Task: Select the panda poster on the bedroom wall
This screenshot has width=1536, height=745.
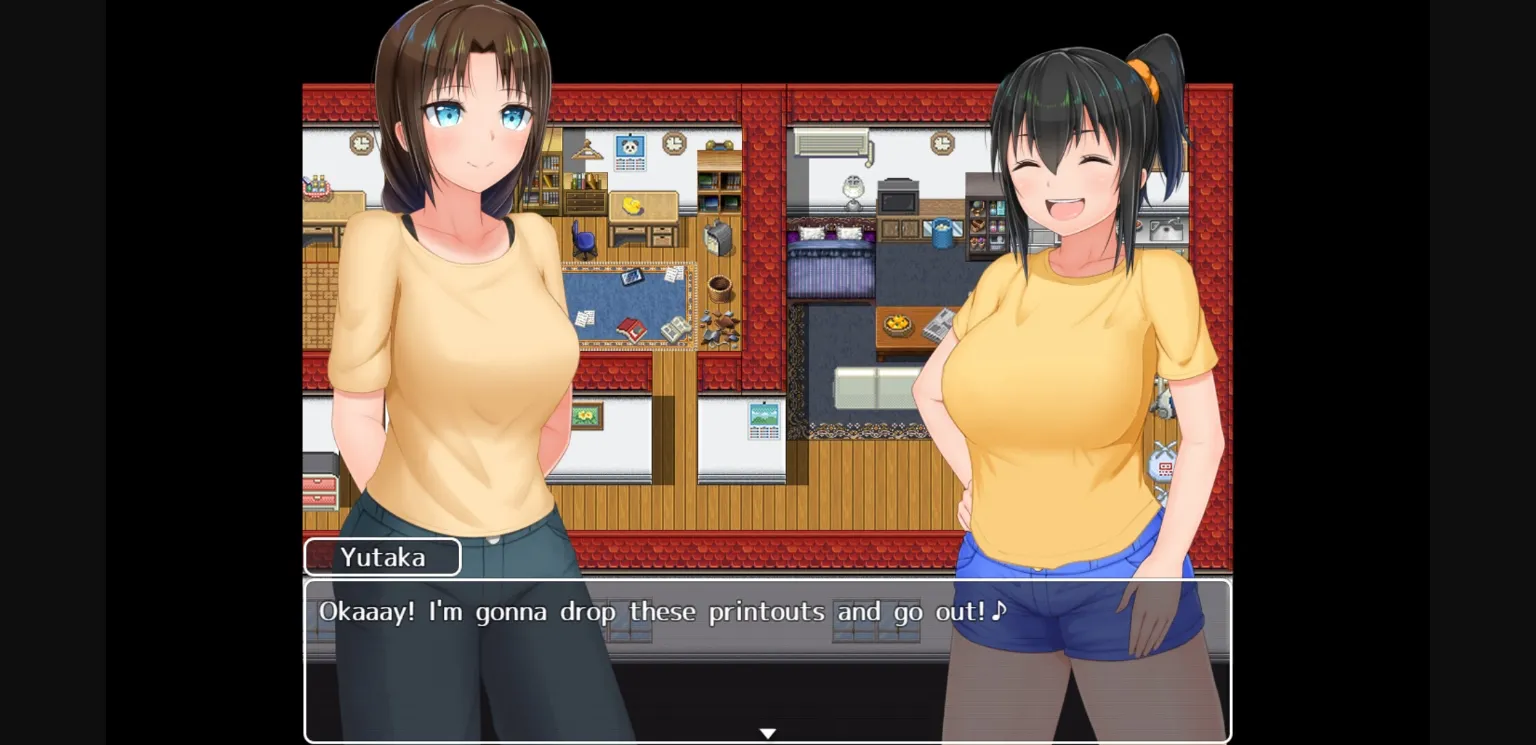Action: click(630, 146)
